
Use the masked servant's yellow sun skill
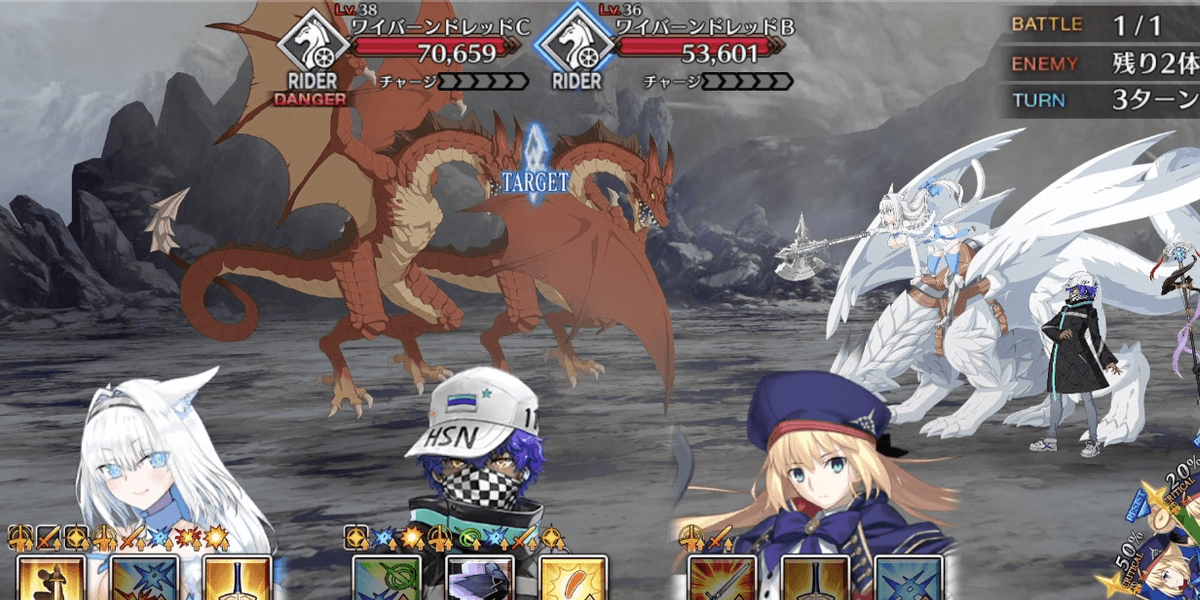tap(572, 580)
